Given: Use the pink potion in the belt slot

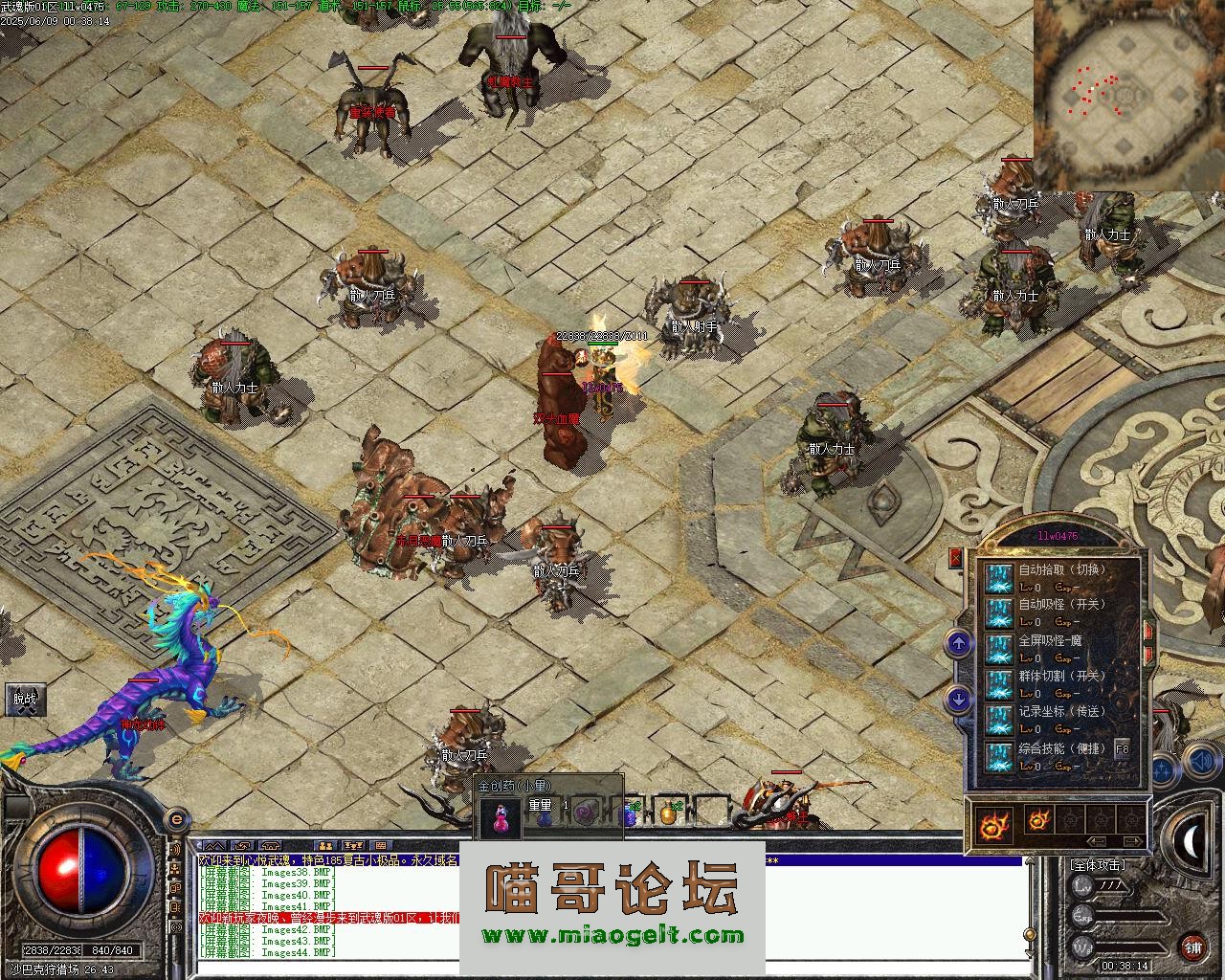Looking at the screenshot, I should pos(499,815).
